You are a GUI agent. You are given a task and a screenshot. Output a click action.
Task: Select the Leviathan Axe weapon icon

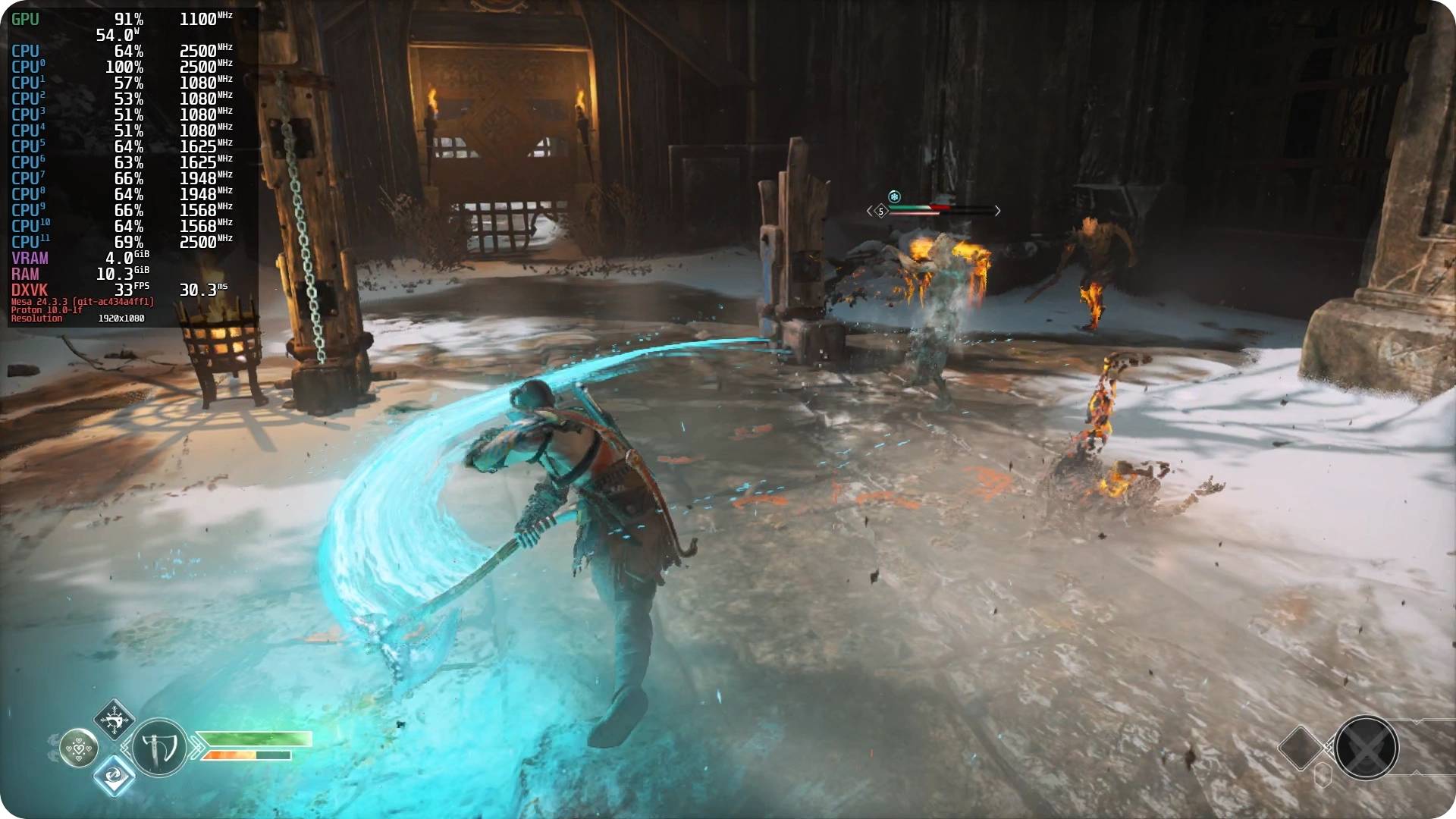(159, 748)
